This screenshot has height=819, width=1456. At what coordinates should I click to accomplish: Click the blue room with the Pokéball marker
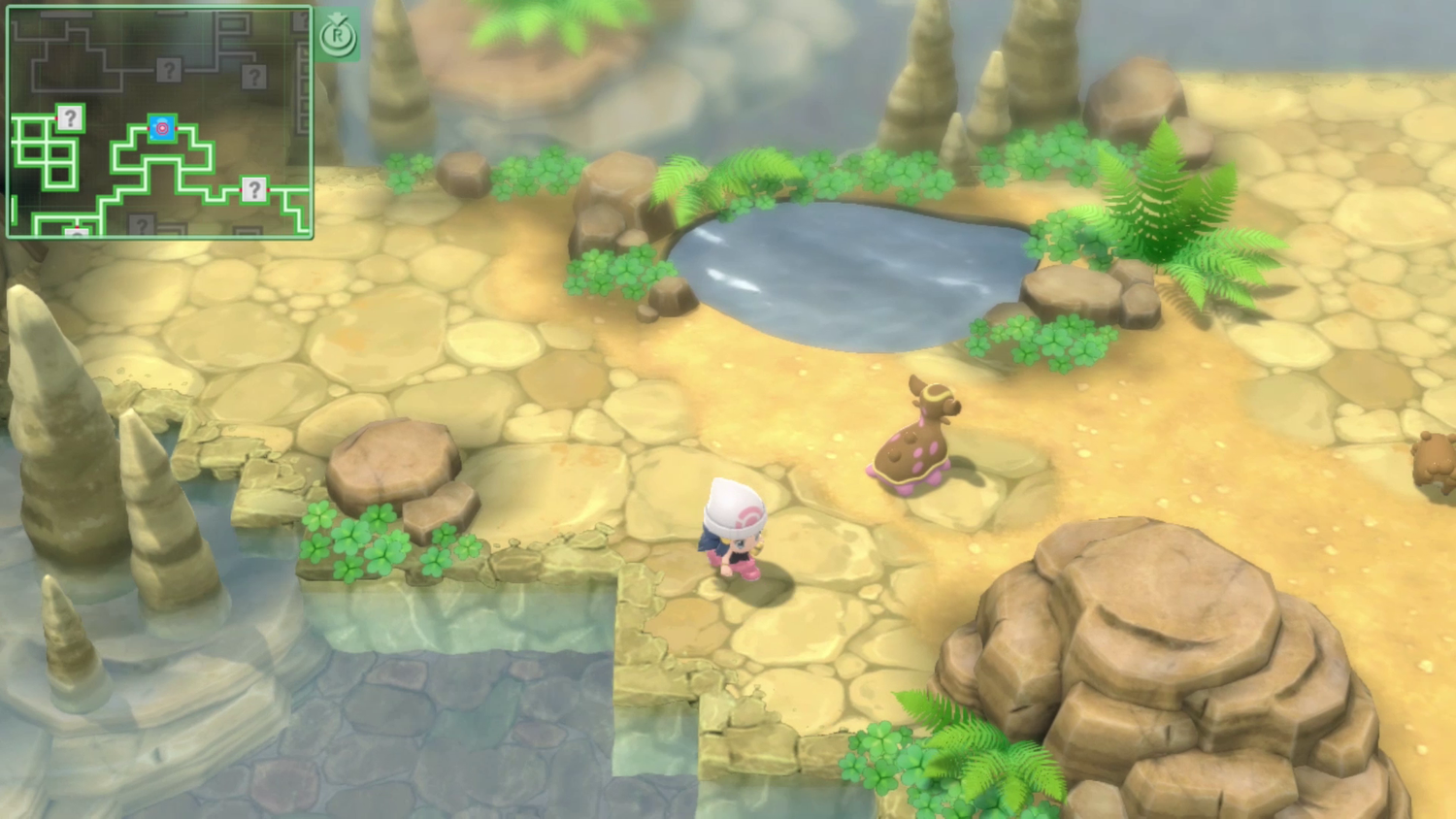click(x=162, y=128)
